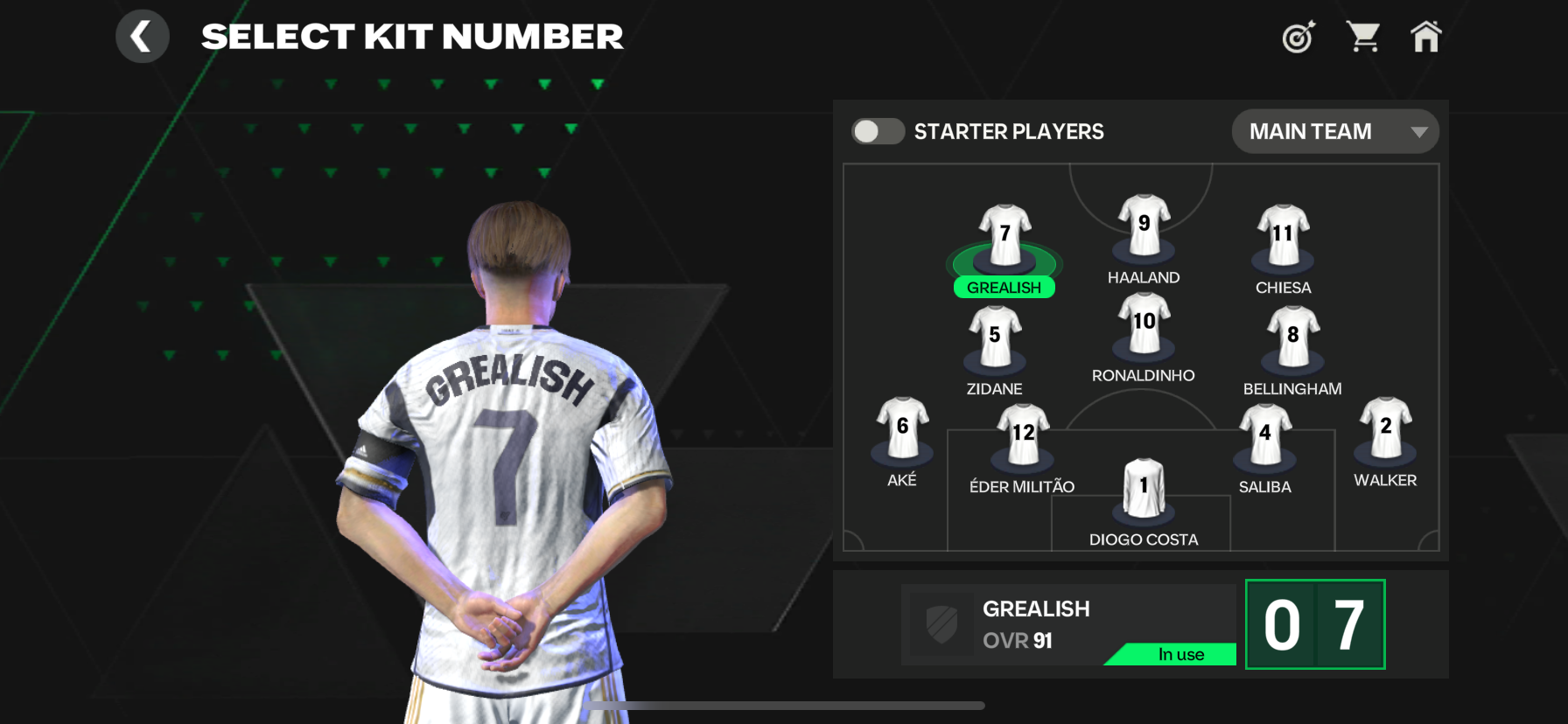Change the tens digit of kit number
Image resolution: width=1568 pixels, height=724 pixels.
pyautogui.click(x=1282, y=624)
